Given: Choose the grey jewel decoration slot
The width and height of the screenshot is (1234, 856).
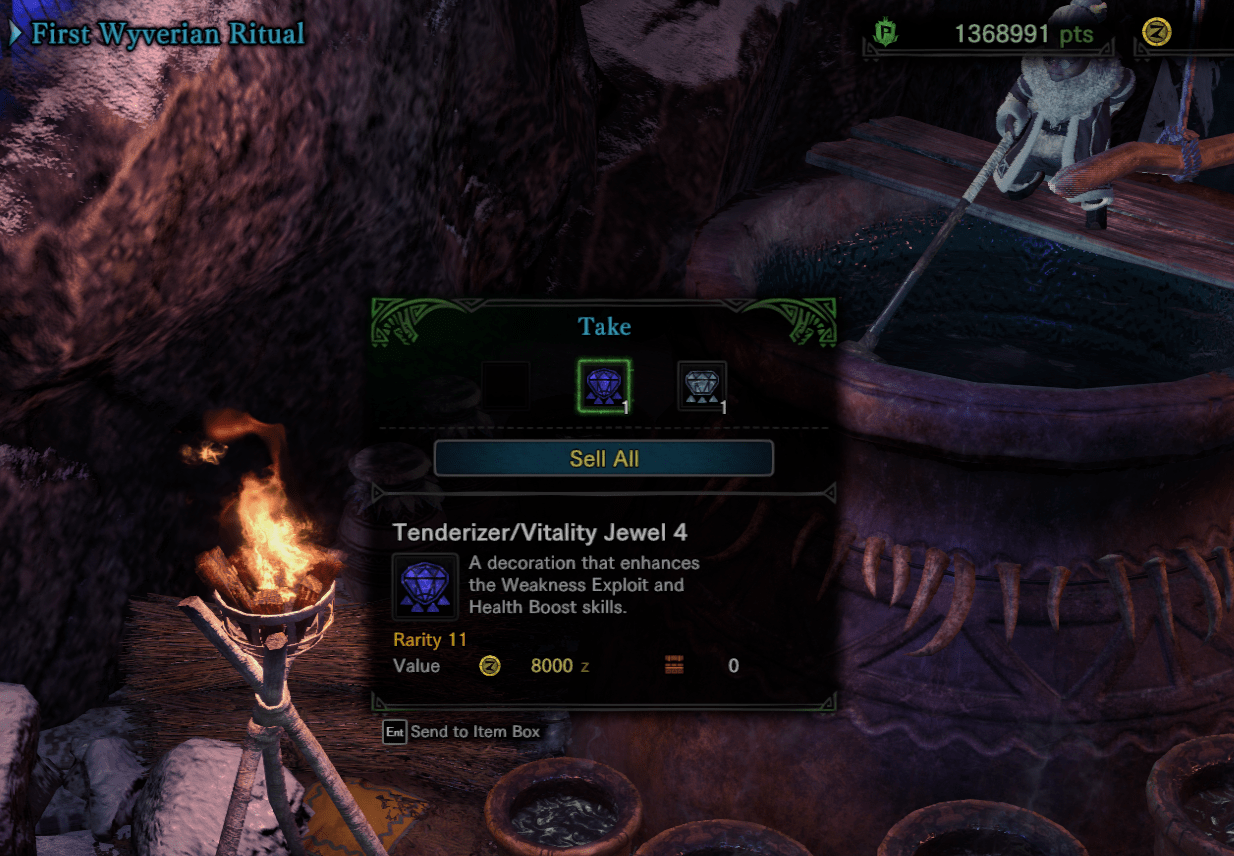Looking at the screenshot, I should pos(702,386).
